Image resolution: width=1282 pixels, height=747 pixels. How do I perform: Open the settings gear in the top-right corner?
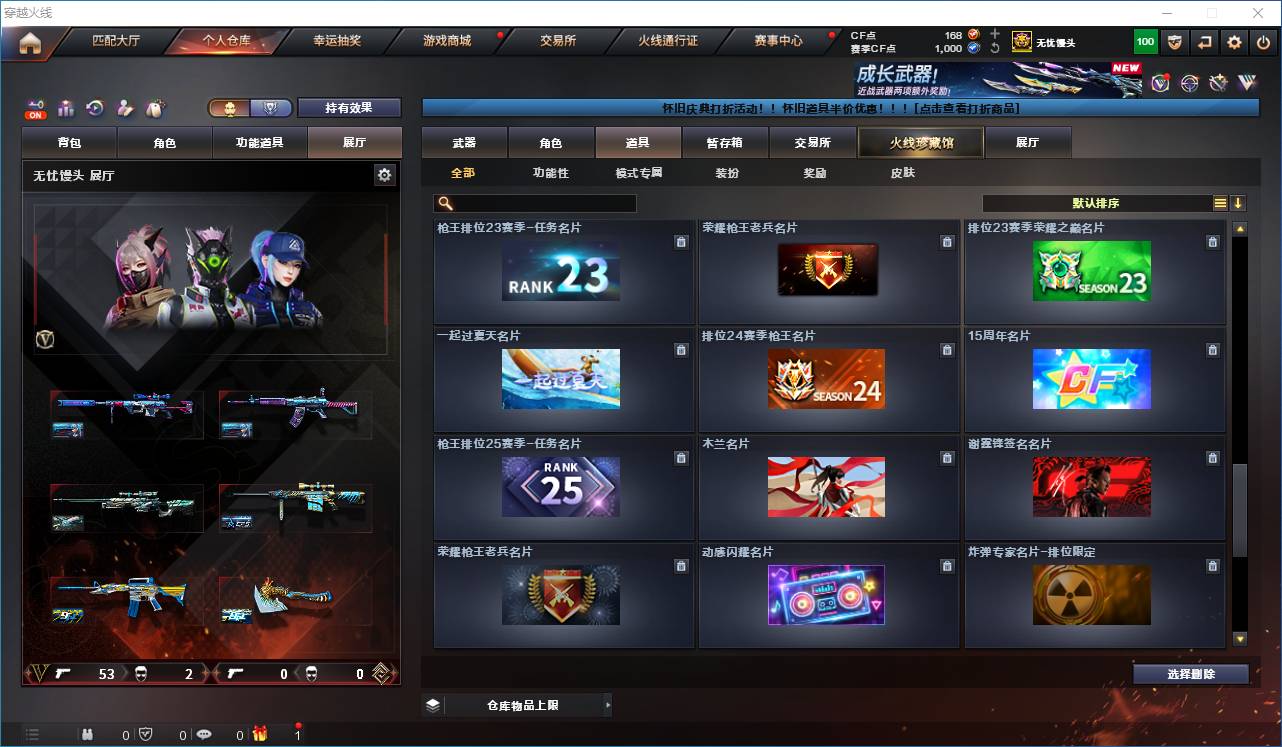[x=1233, y=41]
